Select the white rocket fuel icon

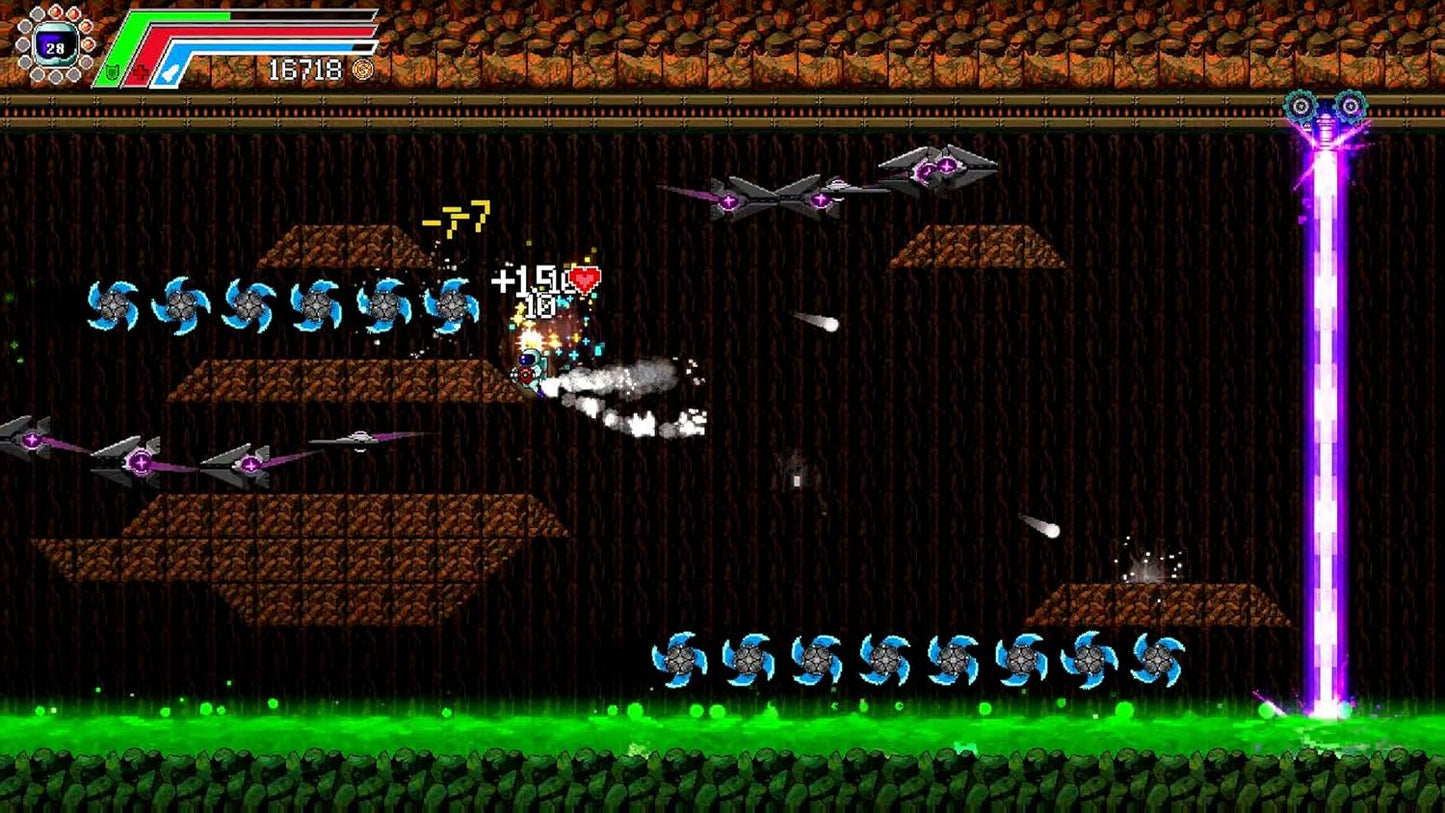click(x=170, y=70)
